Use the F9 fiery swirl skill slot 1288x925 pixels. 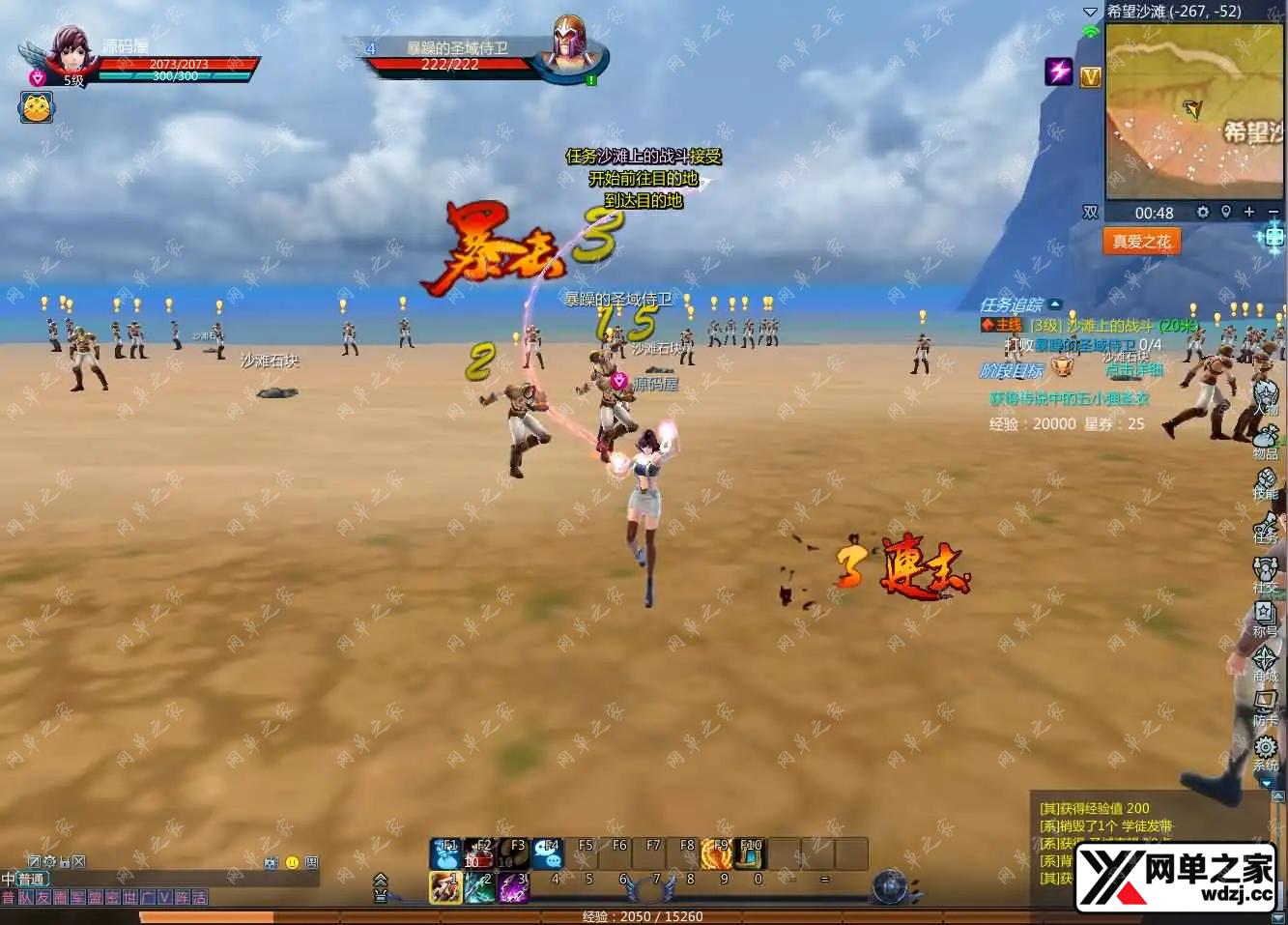(x=716, y=854)
